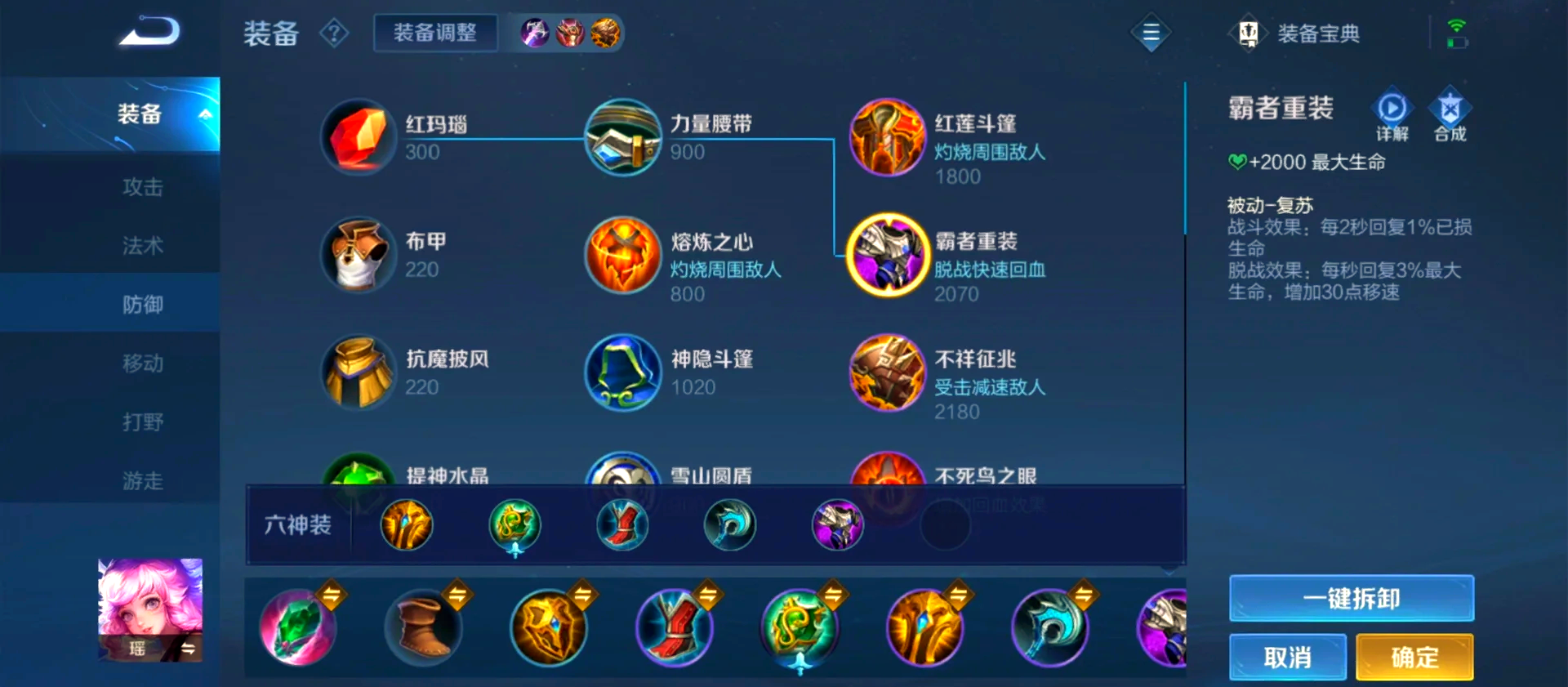Confirm changes with the 确定 button
The height and width of the screenshot is (687, 1568).
pos(1414,657)
